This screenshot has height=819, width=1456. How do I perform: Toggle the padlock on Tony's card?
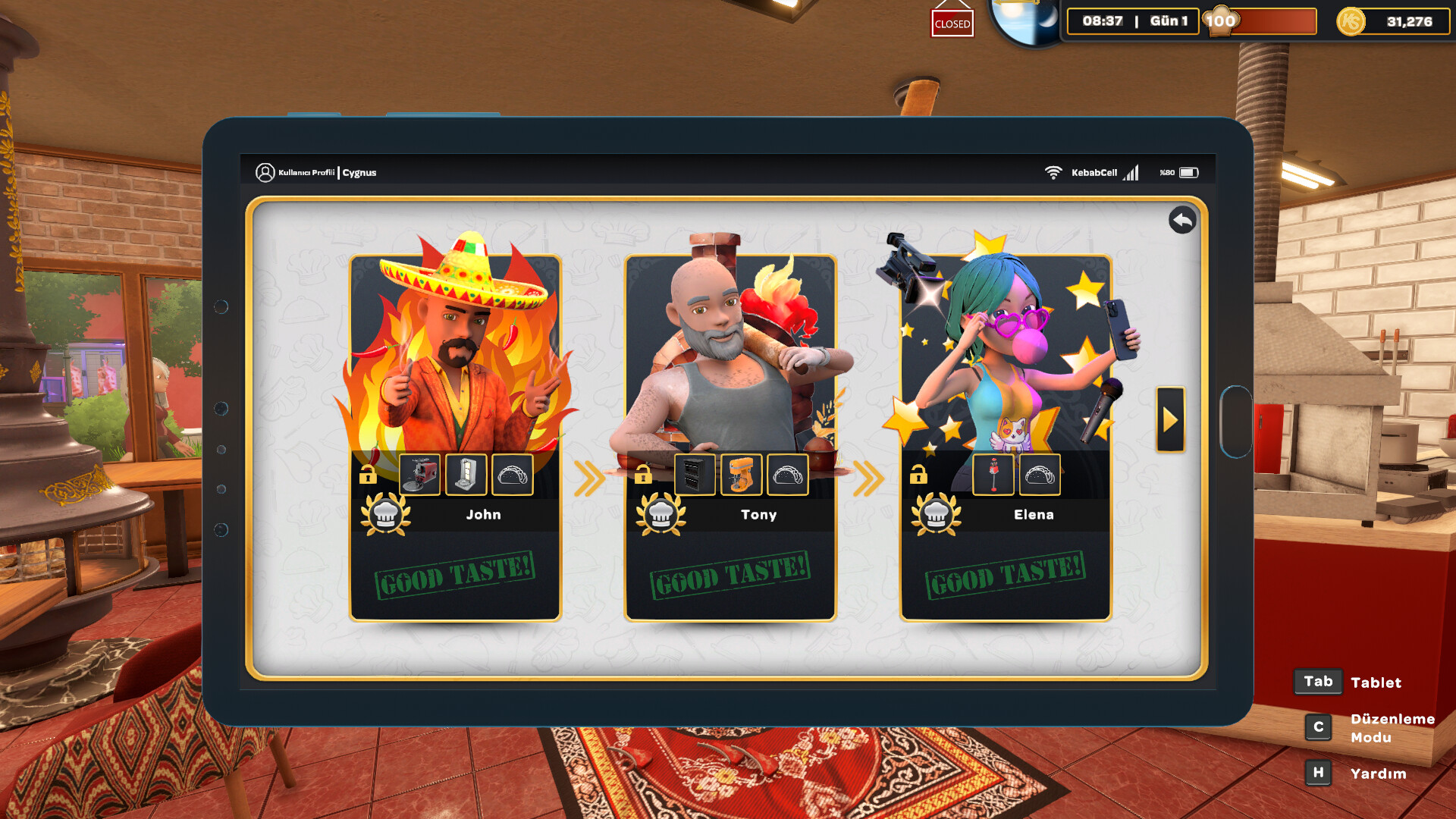[x=645, y=475]
